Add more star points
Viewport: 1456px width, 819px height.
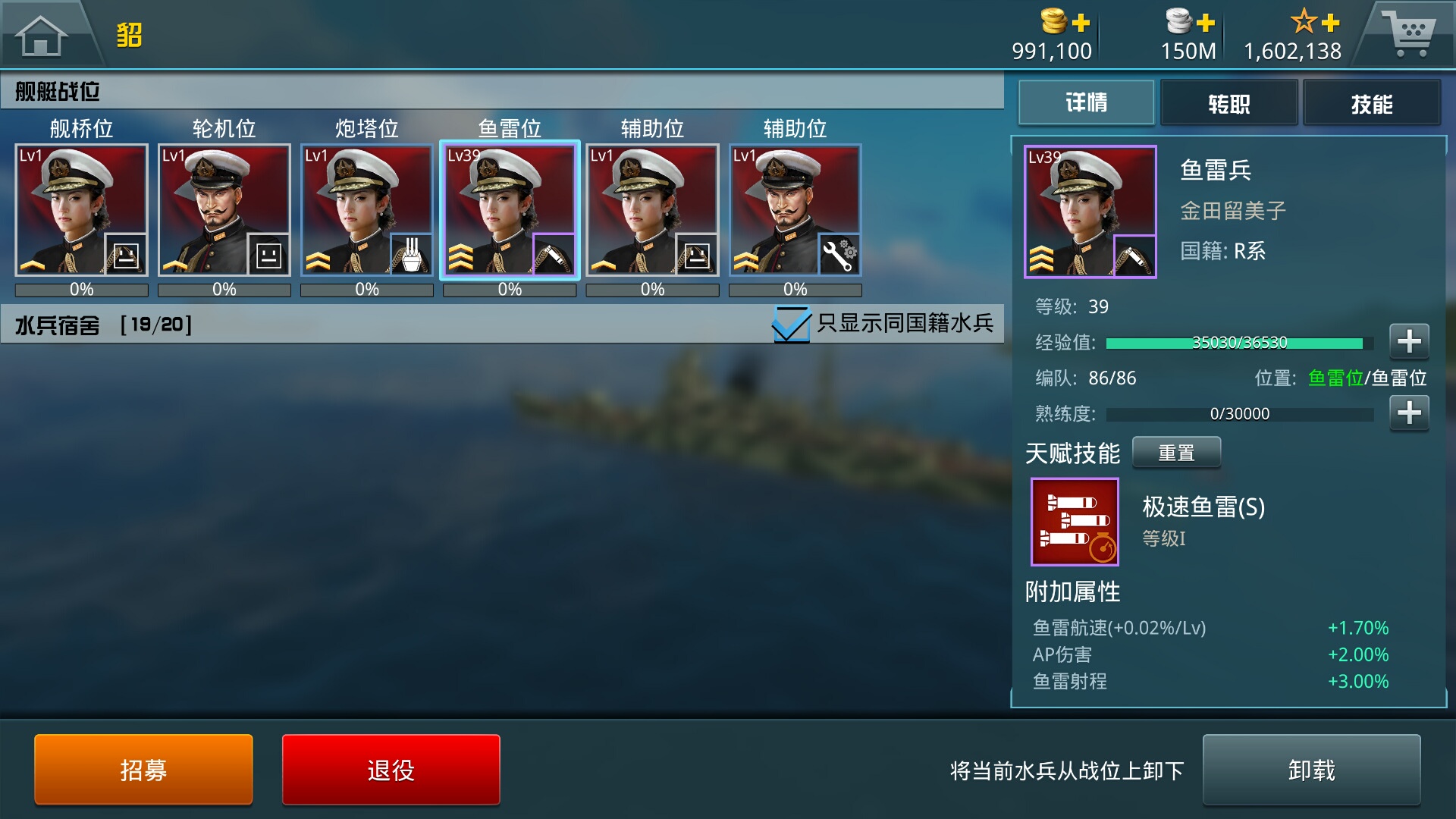point(1330,23)
